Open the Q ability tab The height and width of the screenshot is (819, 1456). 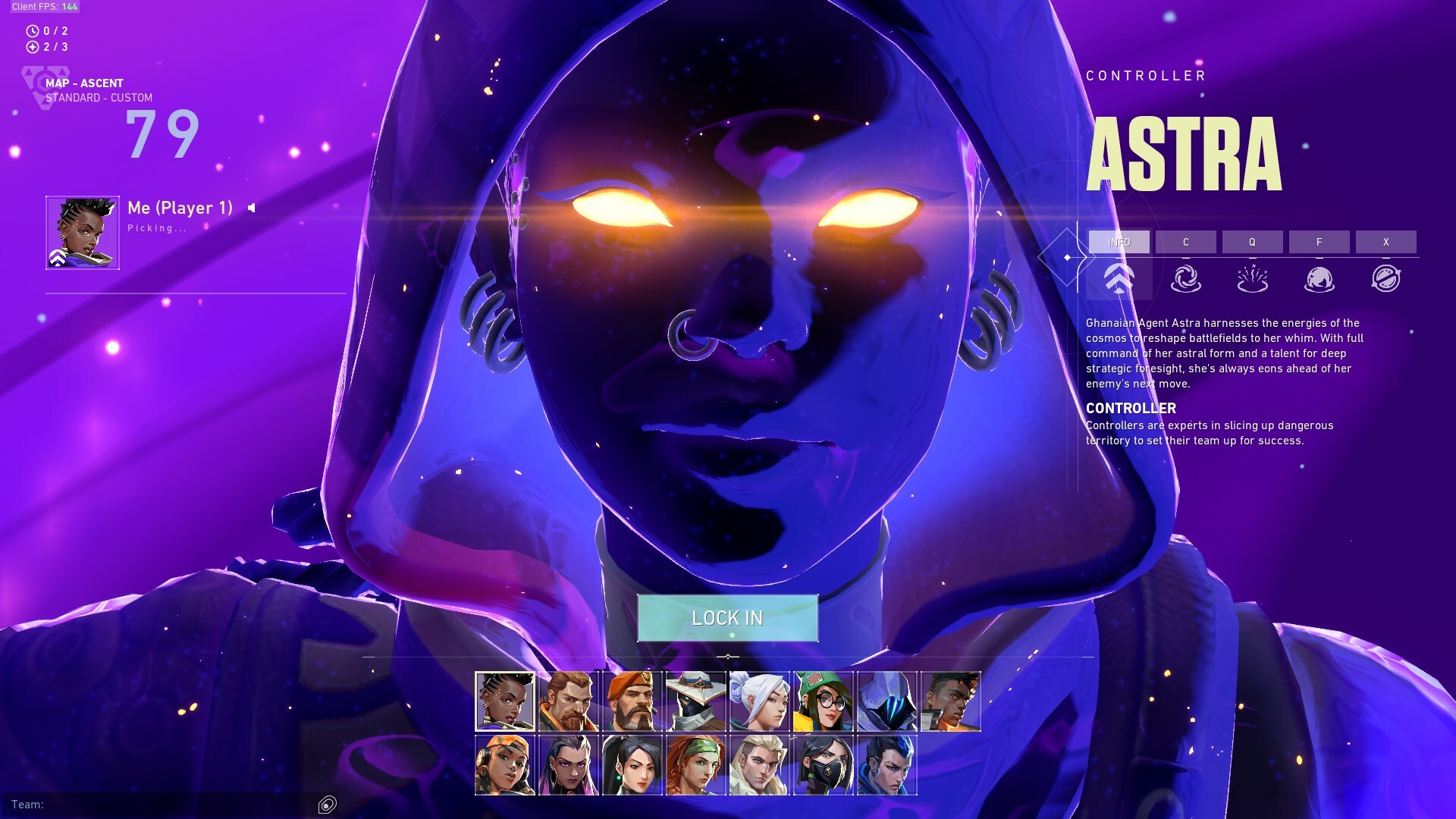click(x=1250, y=242)
